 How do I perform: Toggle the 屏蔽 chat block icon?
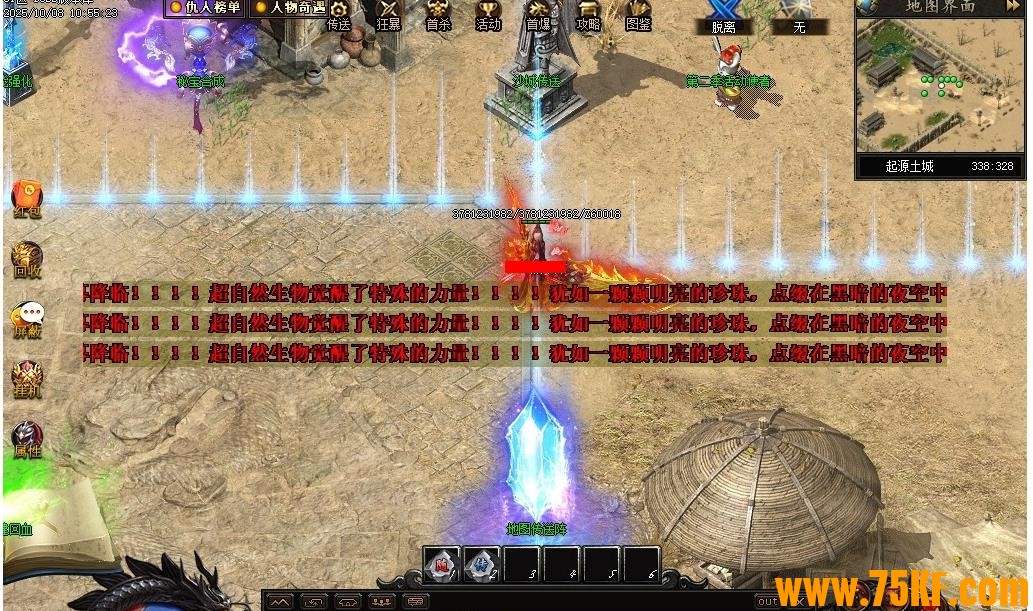27,318
